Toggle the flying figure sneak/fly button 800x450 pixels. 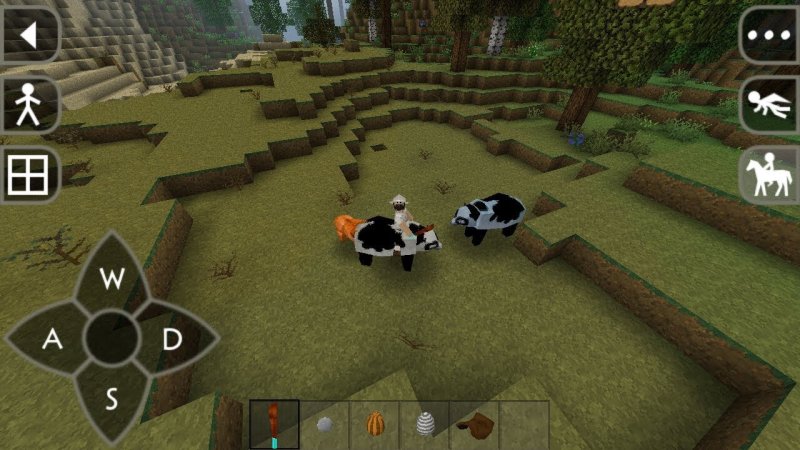pyautogui.click(x=770, y=104)
